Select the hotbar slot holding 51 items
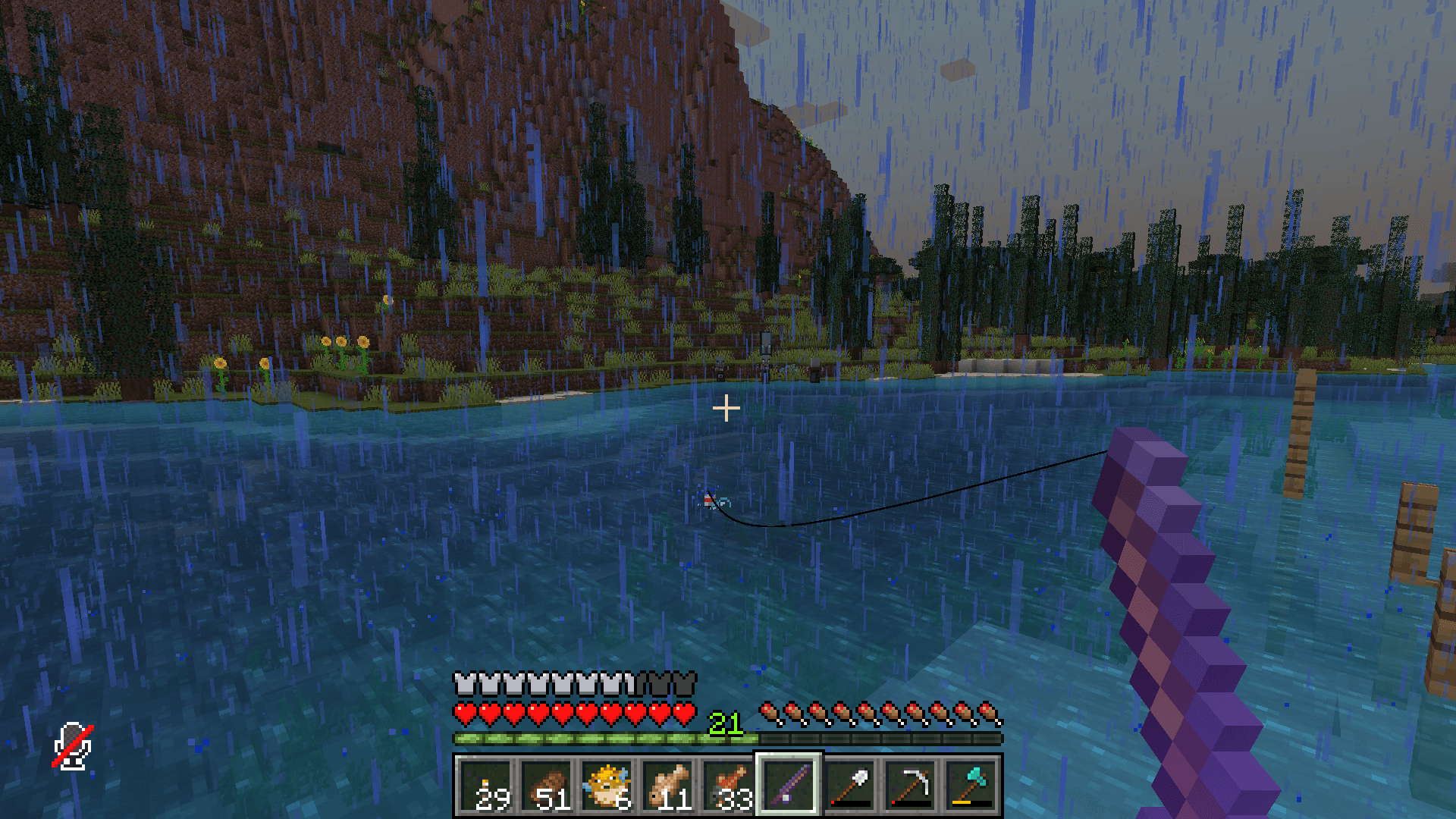 (547, 785)
